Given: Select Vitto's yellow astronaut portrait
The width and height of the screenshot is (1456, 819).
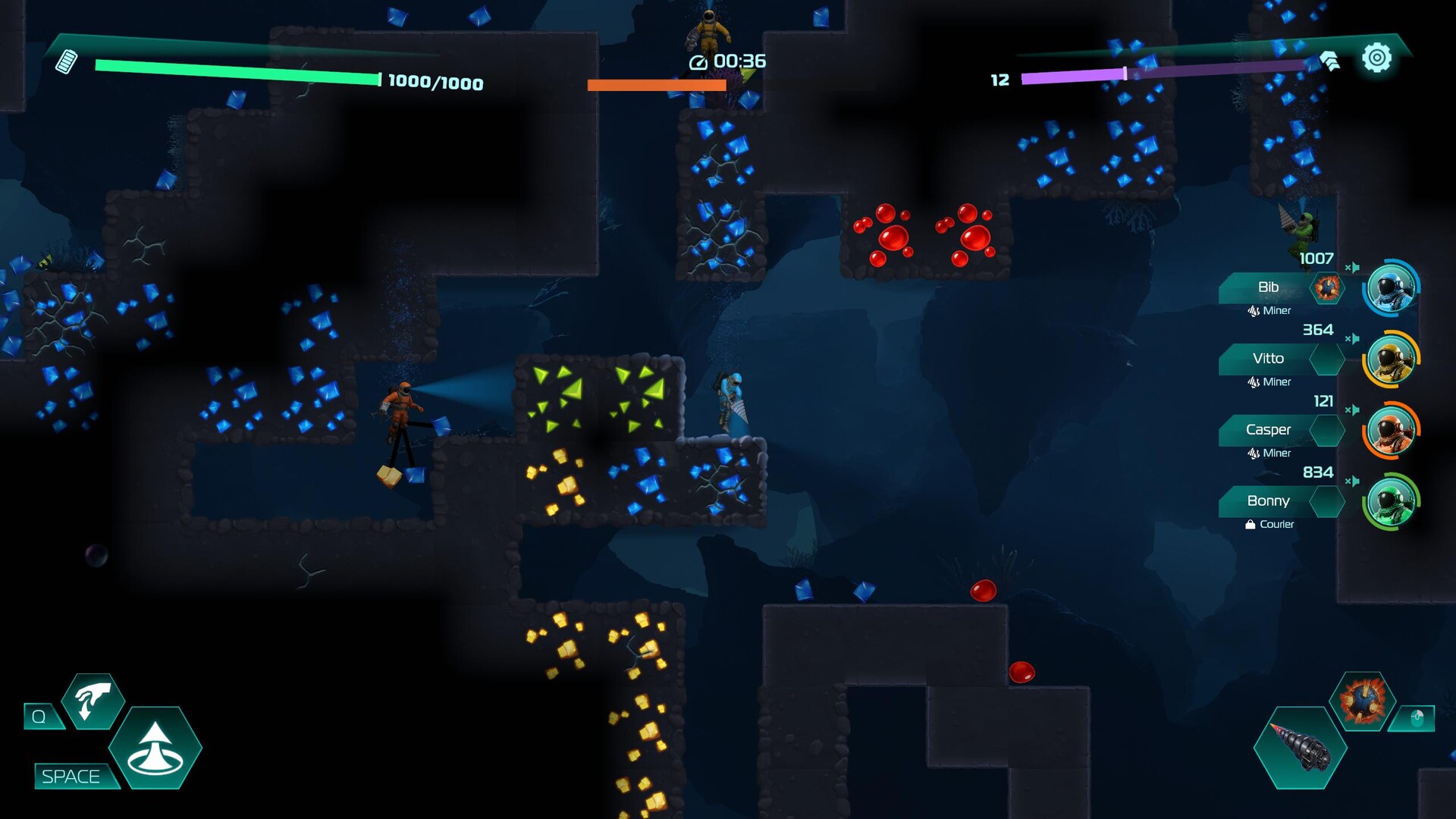Looking at the screenshot, I should pyautogui.click(x=1391, y=359).
